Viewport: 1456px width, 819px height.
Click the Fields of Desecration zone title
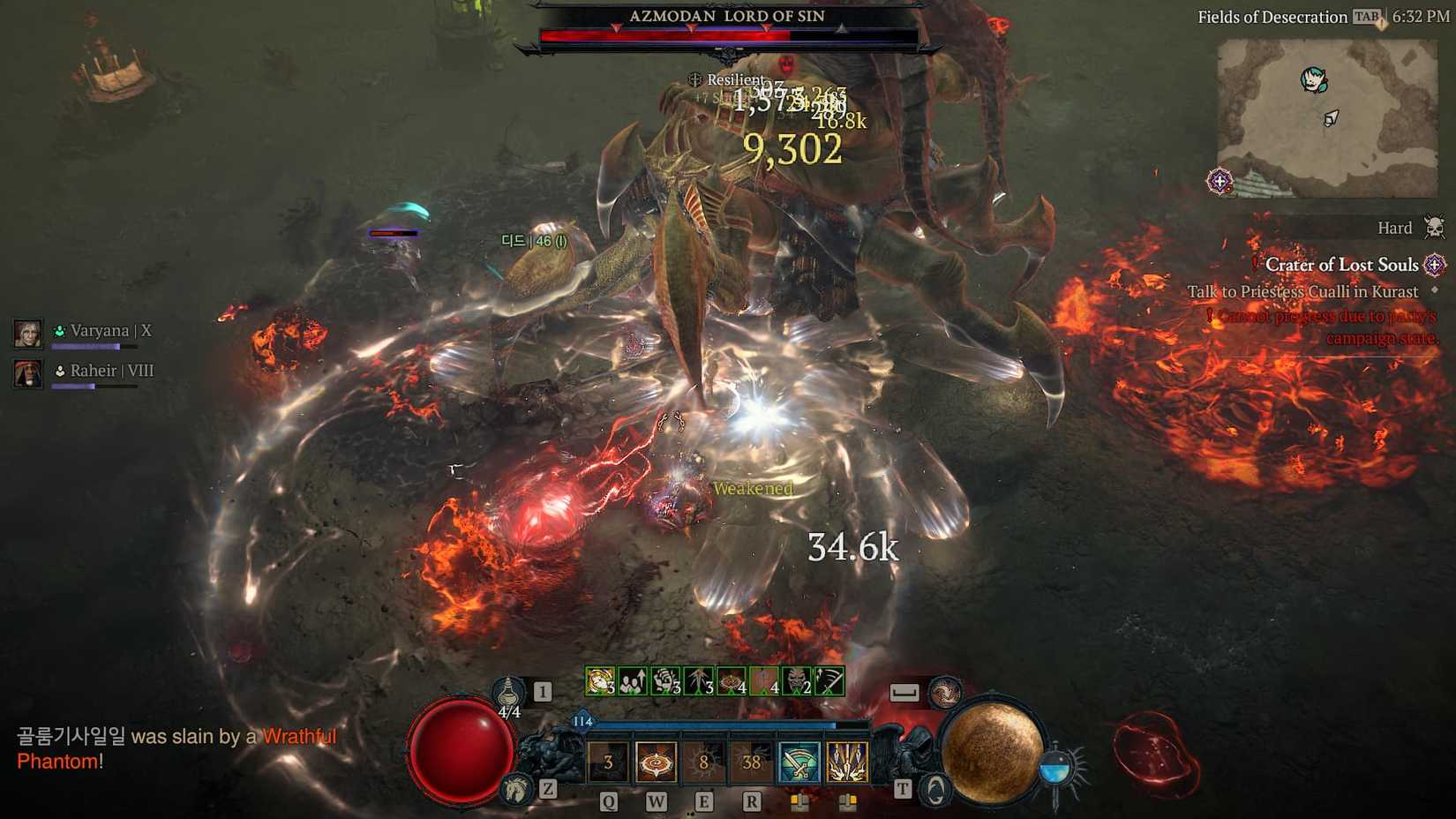click(1271, 16)
